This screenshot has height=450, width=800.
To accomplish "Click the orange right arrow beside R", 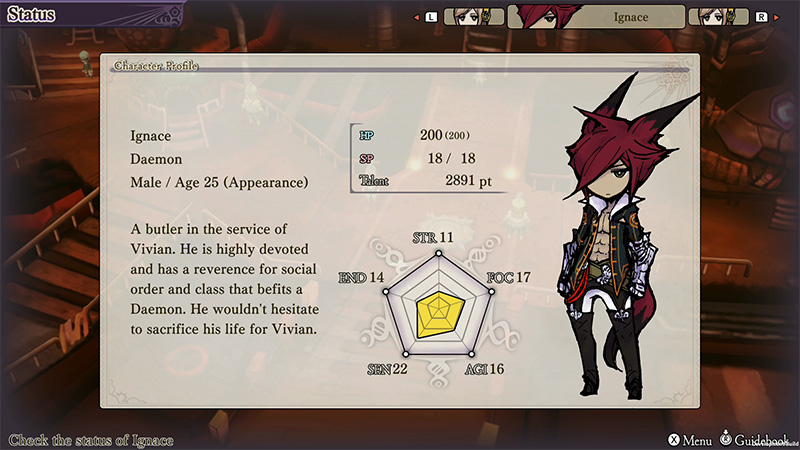I will tap(778, 17).
